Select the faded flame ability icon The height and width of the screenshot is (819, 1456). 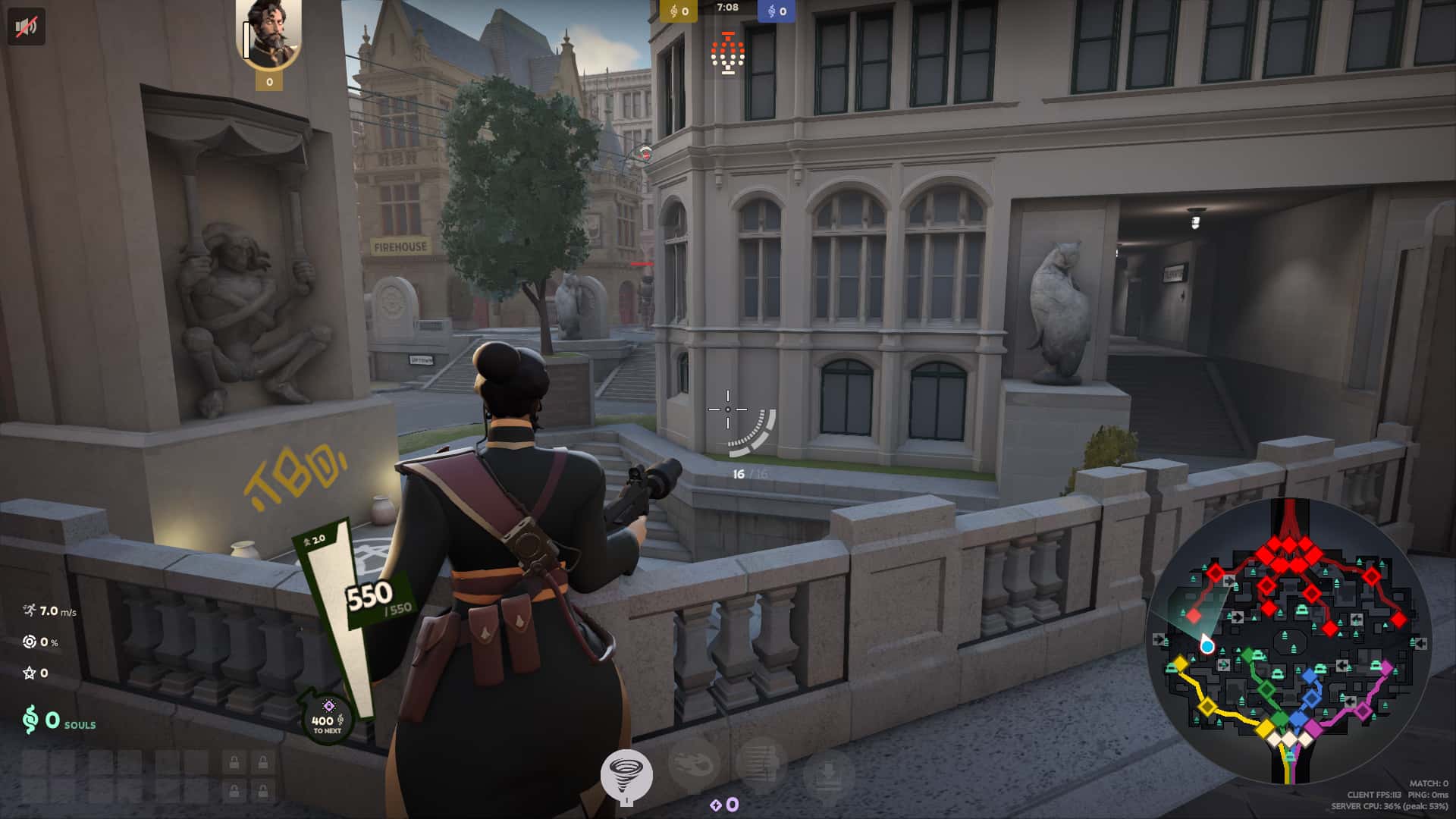click(x=694, y=764)
